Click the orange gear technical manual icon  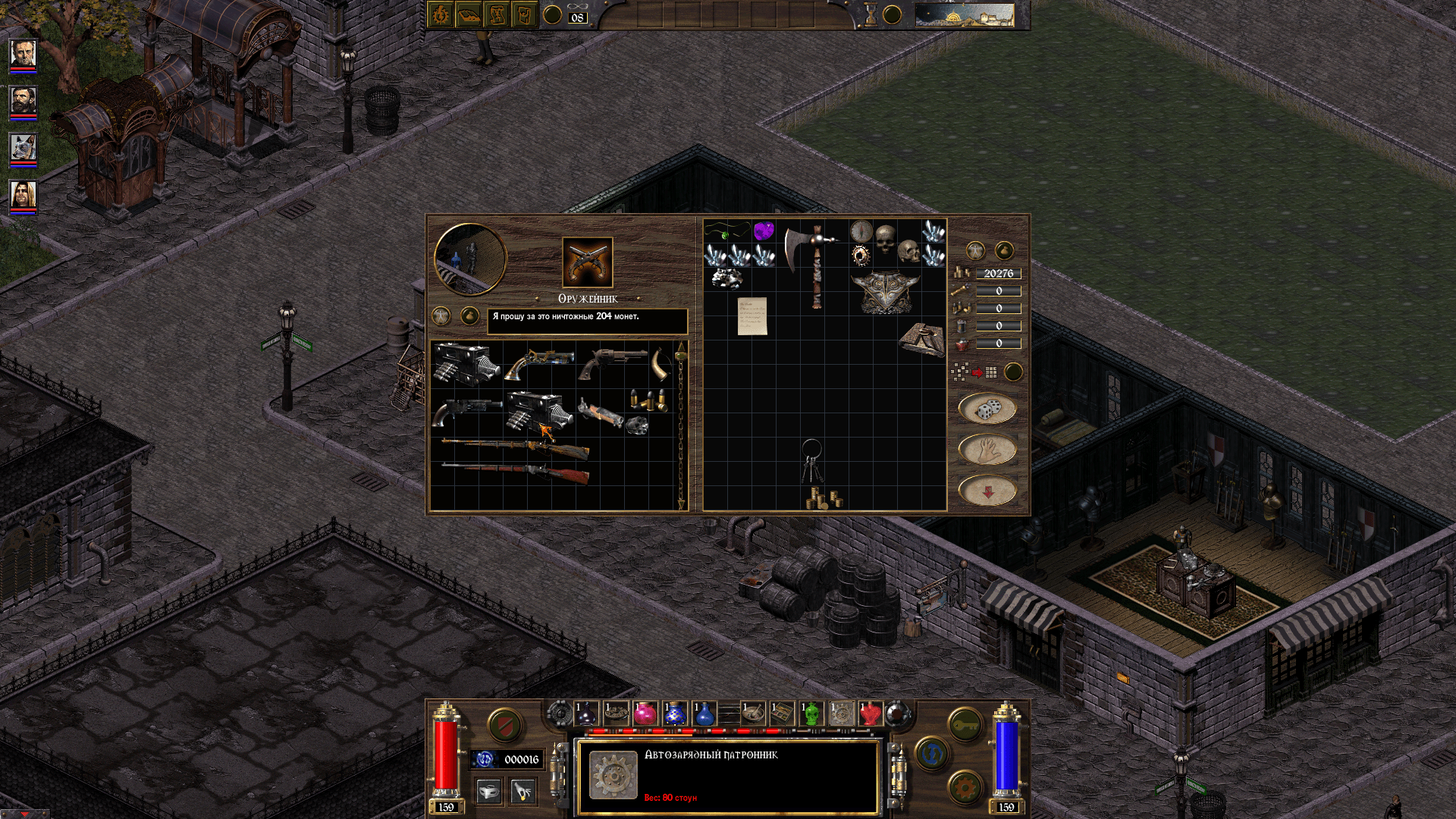pos(965,787)
